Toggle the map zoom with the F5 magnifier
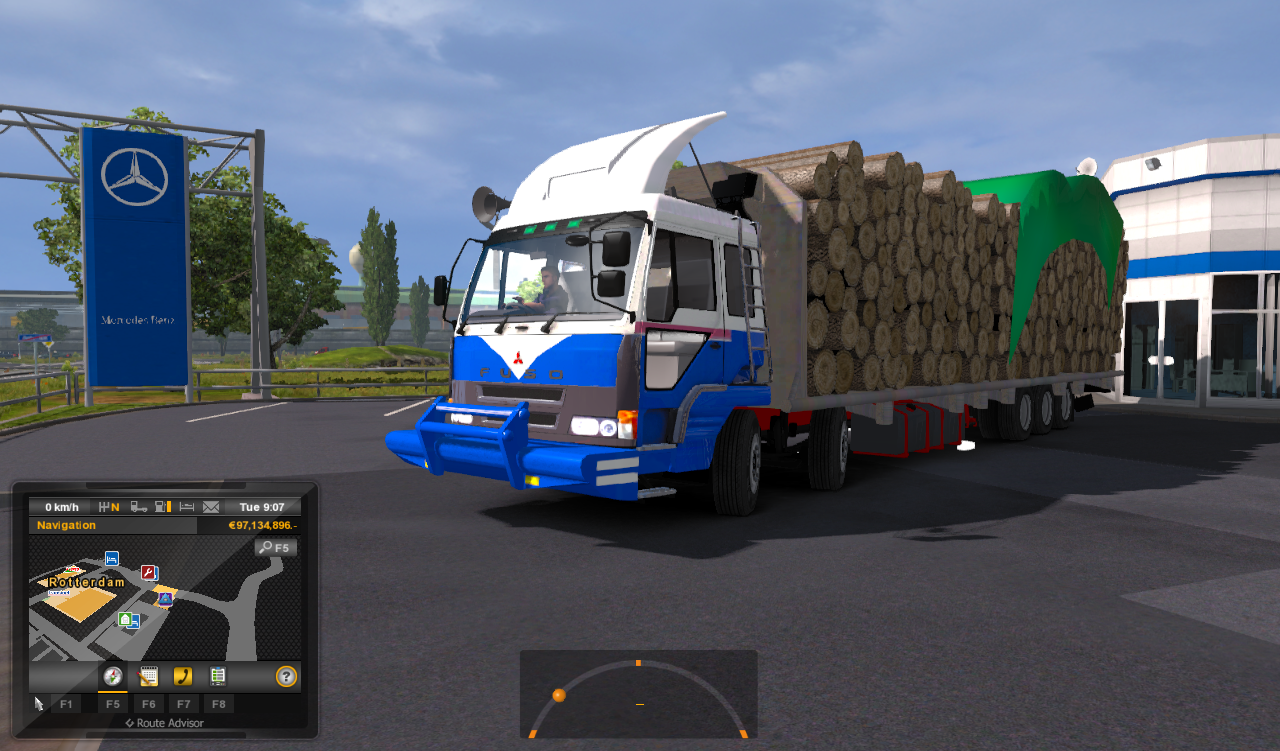 [x=275, y=548]
